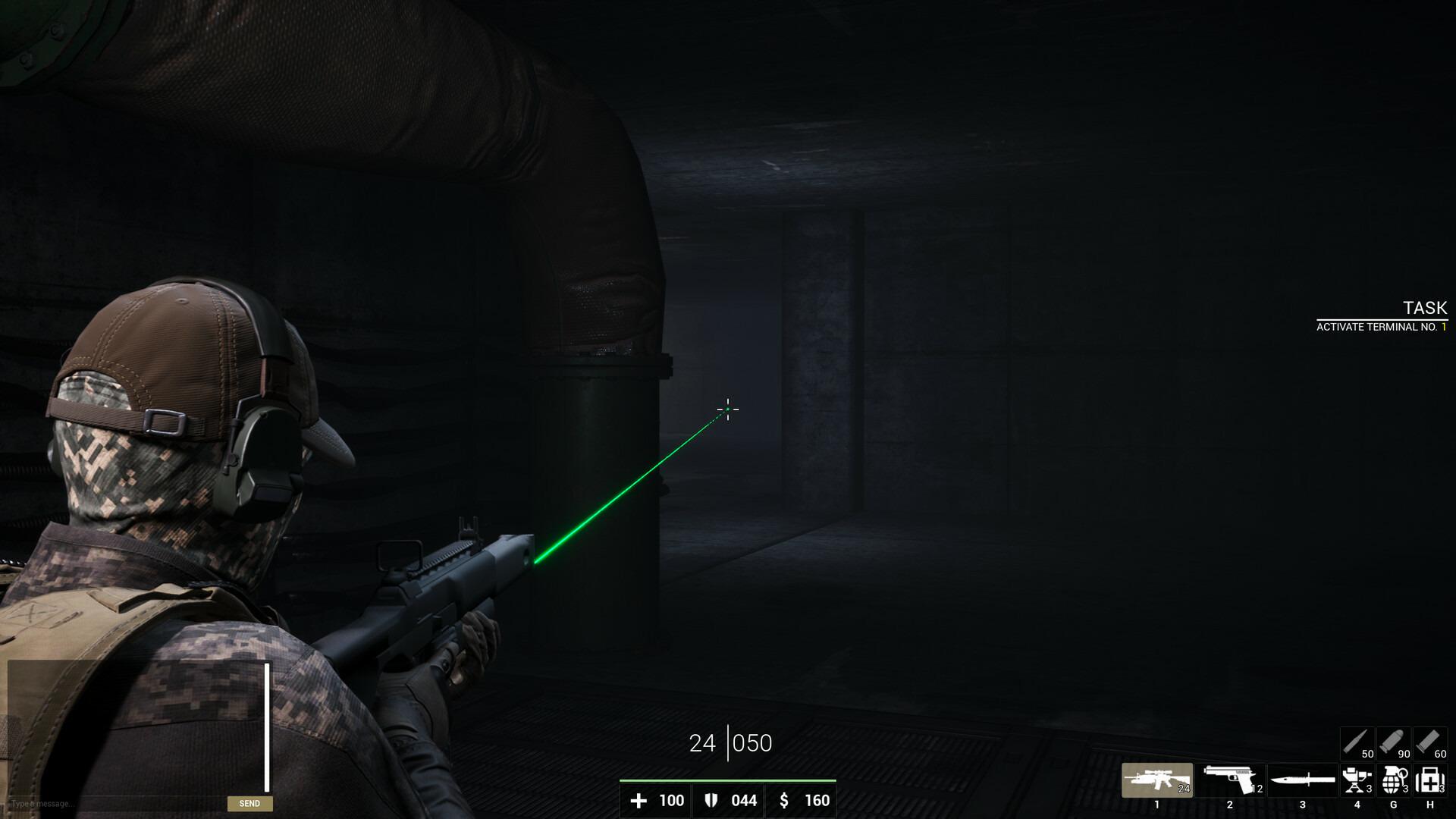Use the medkit slot
This screenshot has height=819, width=1456.
coord(1429,780)
